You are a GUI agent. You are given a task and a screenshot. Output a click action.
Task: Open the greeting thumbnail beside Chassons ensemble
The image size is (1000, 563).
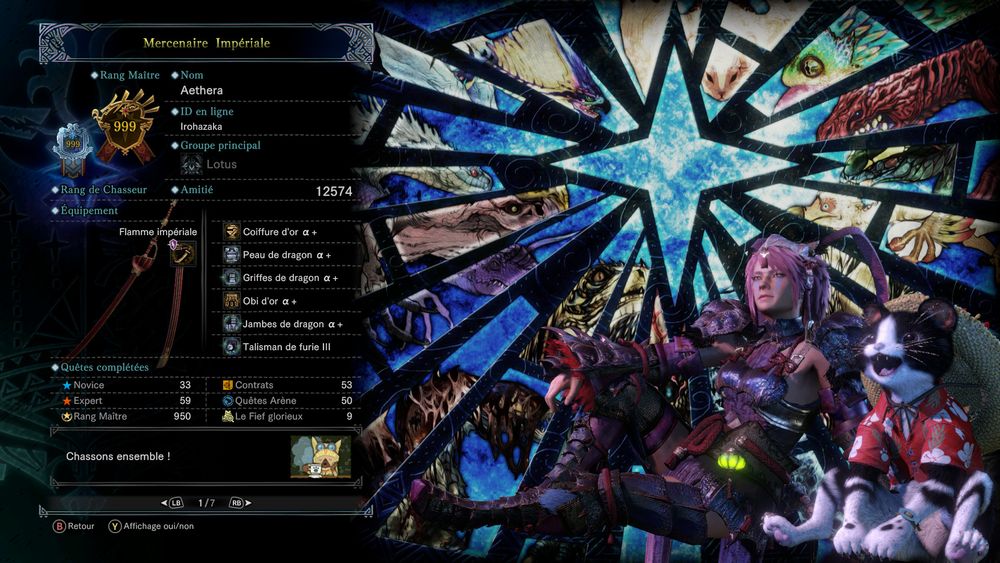tap(320, 457)
